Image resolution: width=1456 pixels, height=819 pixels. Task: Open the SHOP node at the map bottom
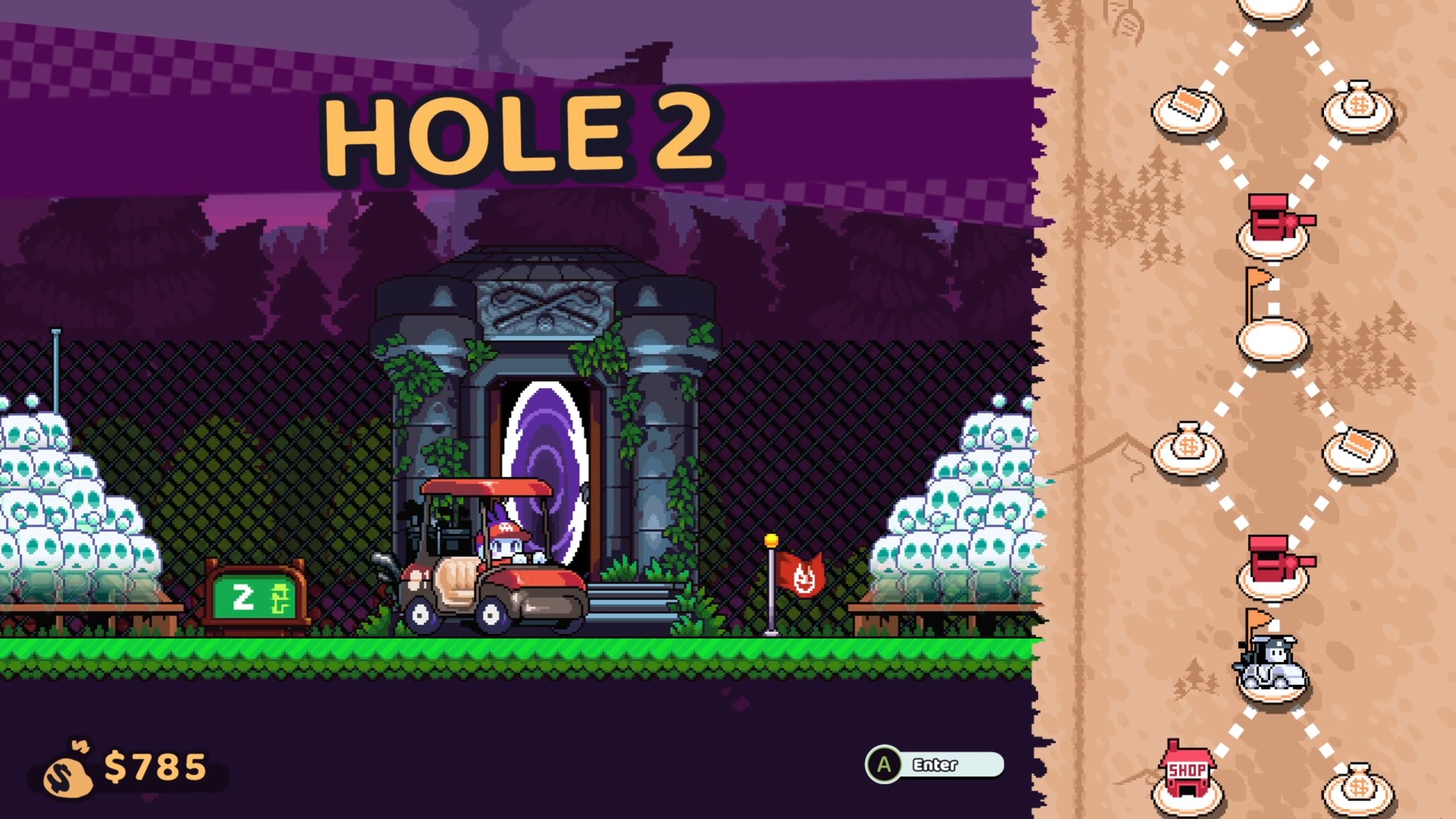click(1189, 772)
